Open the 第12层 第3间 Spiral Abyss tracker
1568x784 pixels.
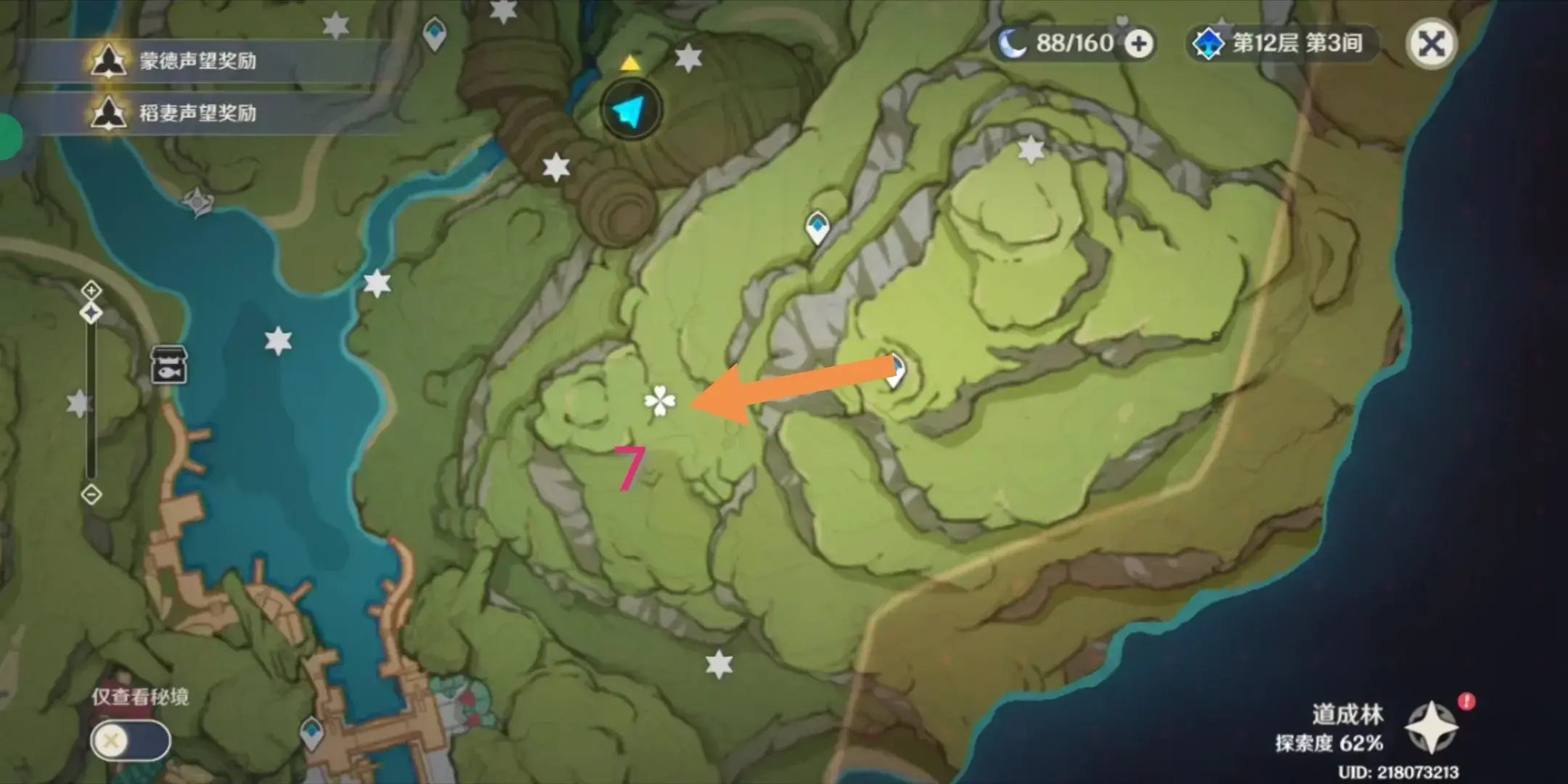point(1282,44)
